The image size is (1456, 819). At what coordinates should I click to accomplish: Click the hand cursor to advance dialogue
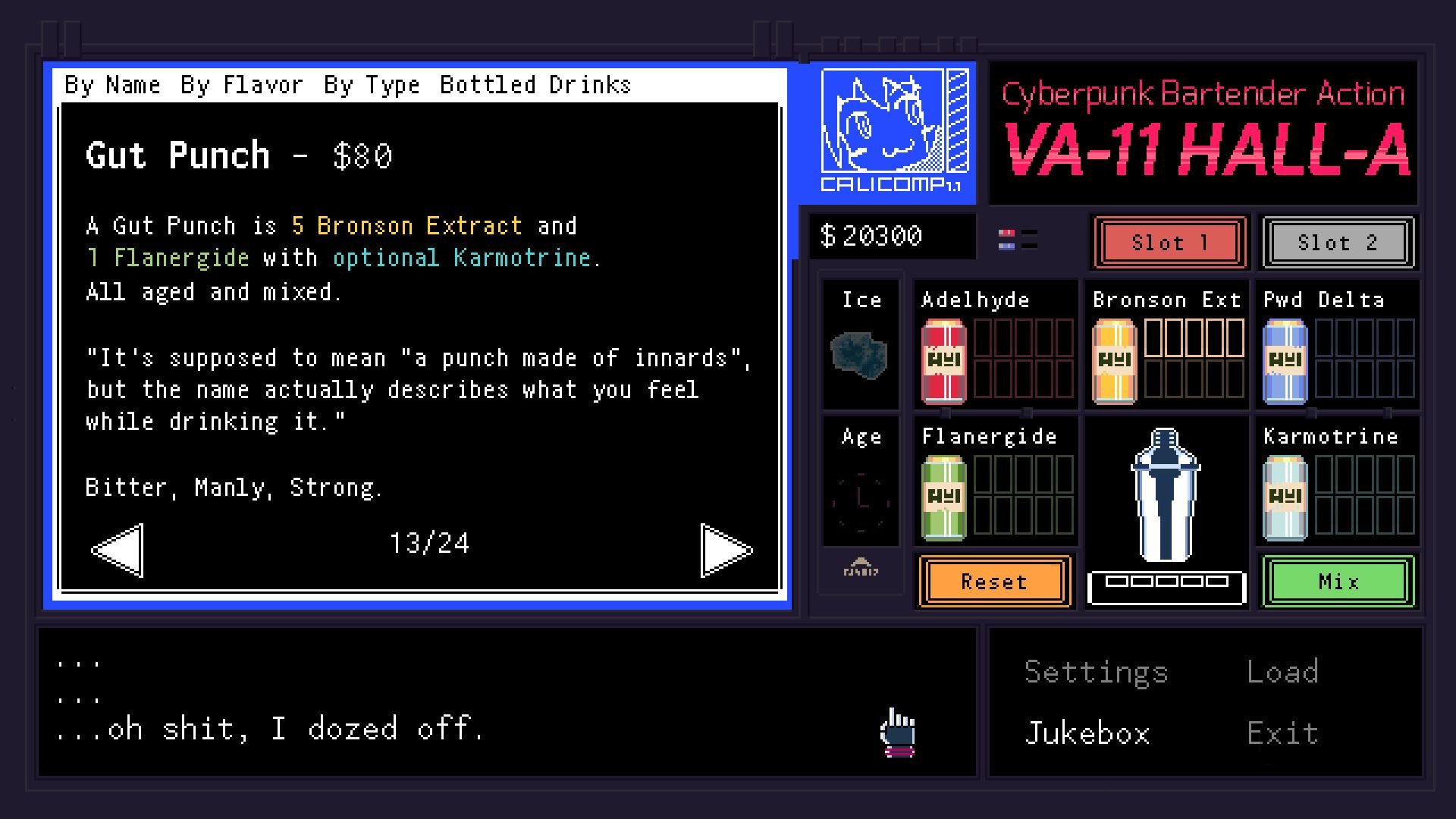click(897, 732)
